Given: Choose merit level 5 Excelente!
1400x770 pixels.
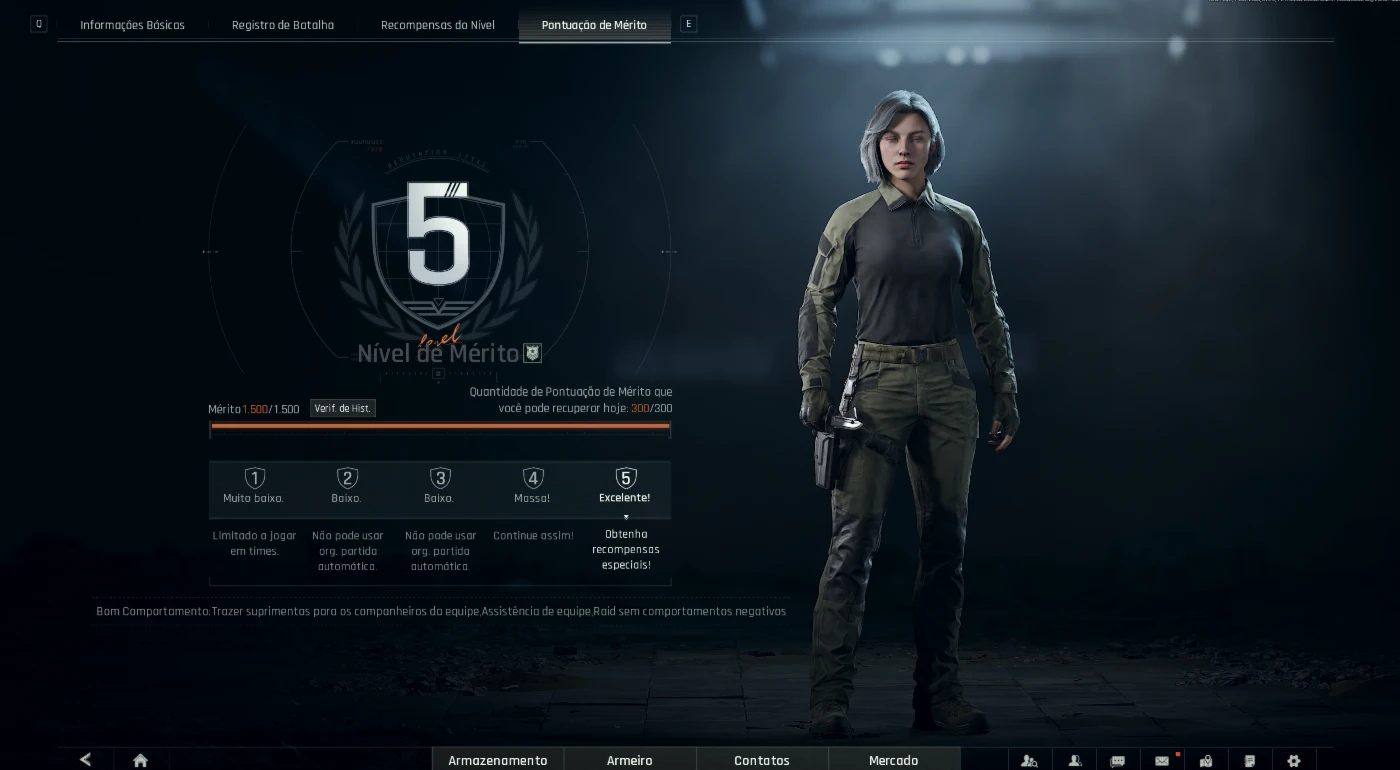Looking at the screenshot, I should click(x=625, y=486).
